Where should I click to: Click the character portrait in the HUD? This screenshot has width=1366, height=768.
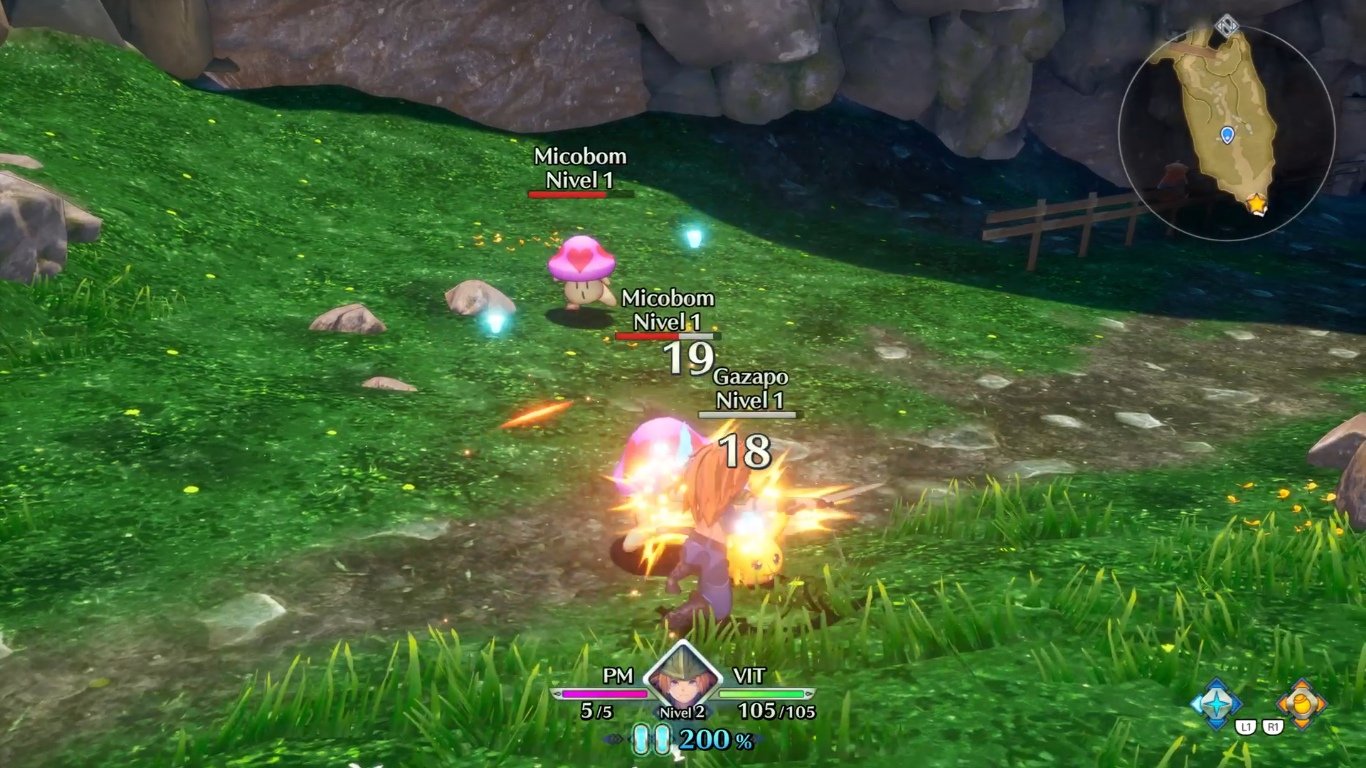pos(682,678)
